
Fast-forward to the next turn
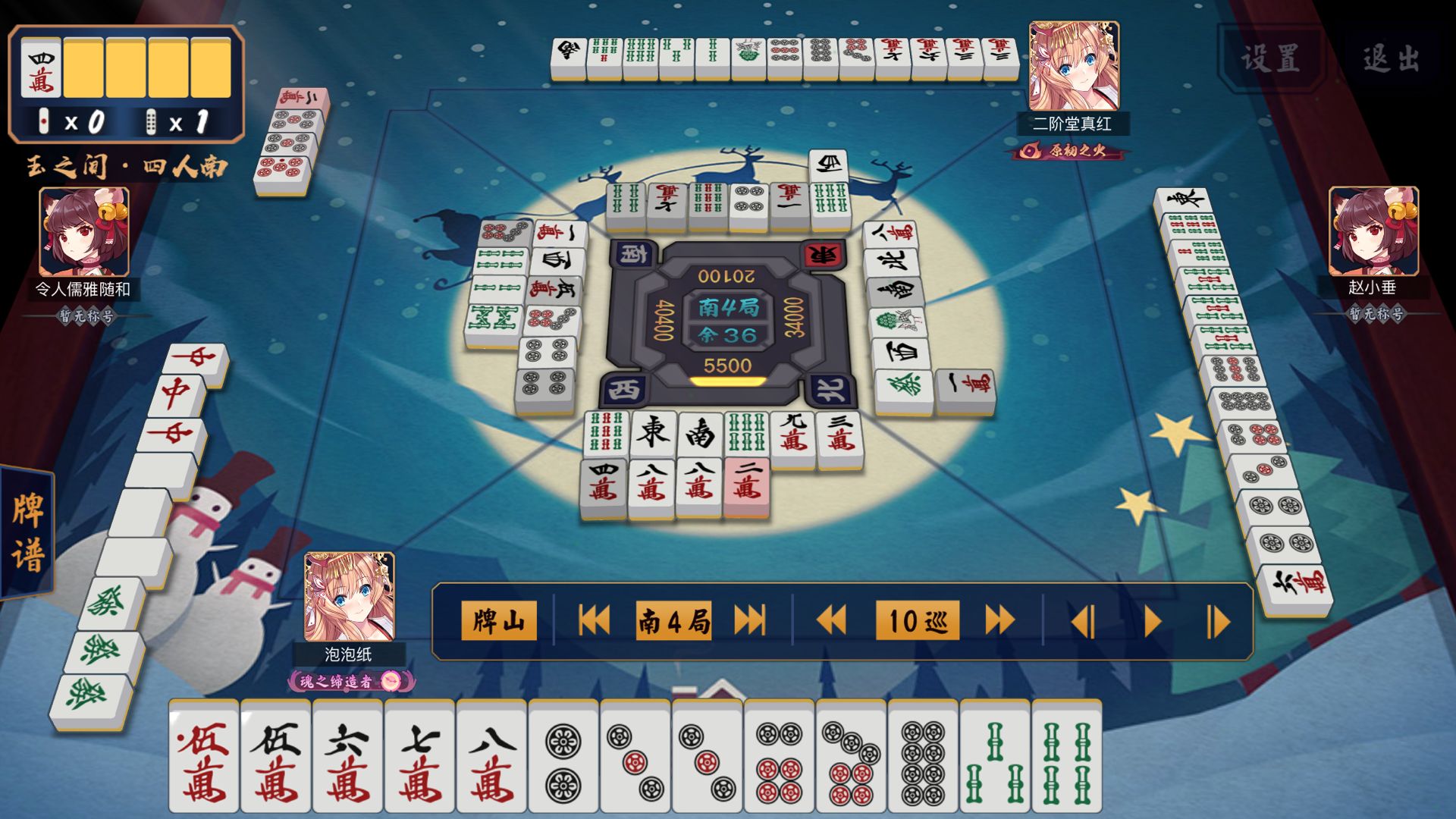pyautogui.click(x=999, y=621)
